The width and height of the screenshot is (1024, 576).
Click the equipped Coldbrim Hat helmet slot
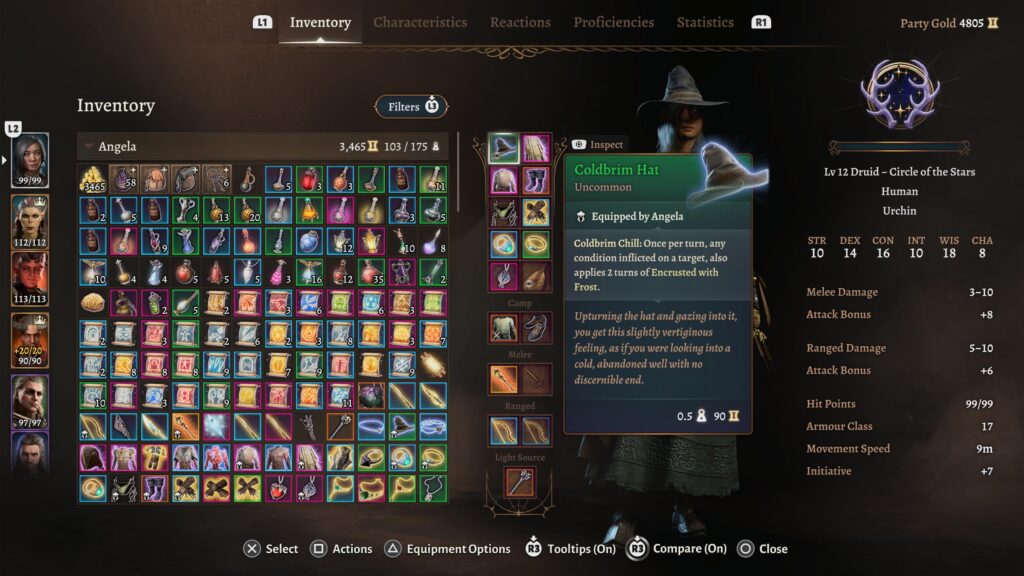[504, 149]
